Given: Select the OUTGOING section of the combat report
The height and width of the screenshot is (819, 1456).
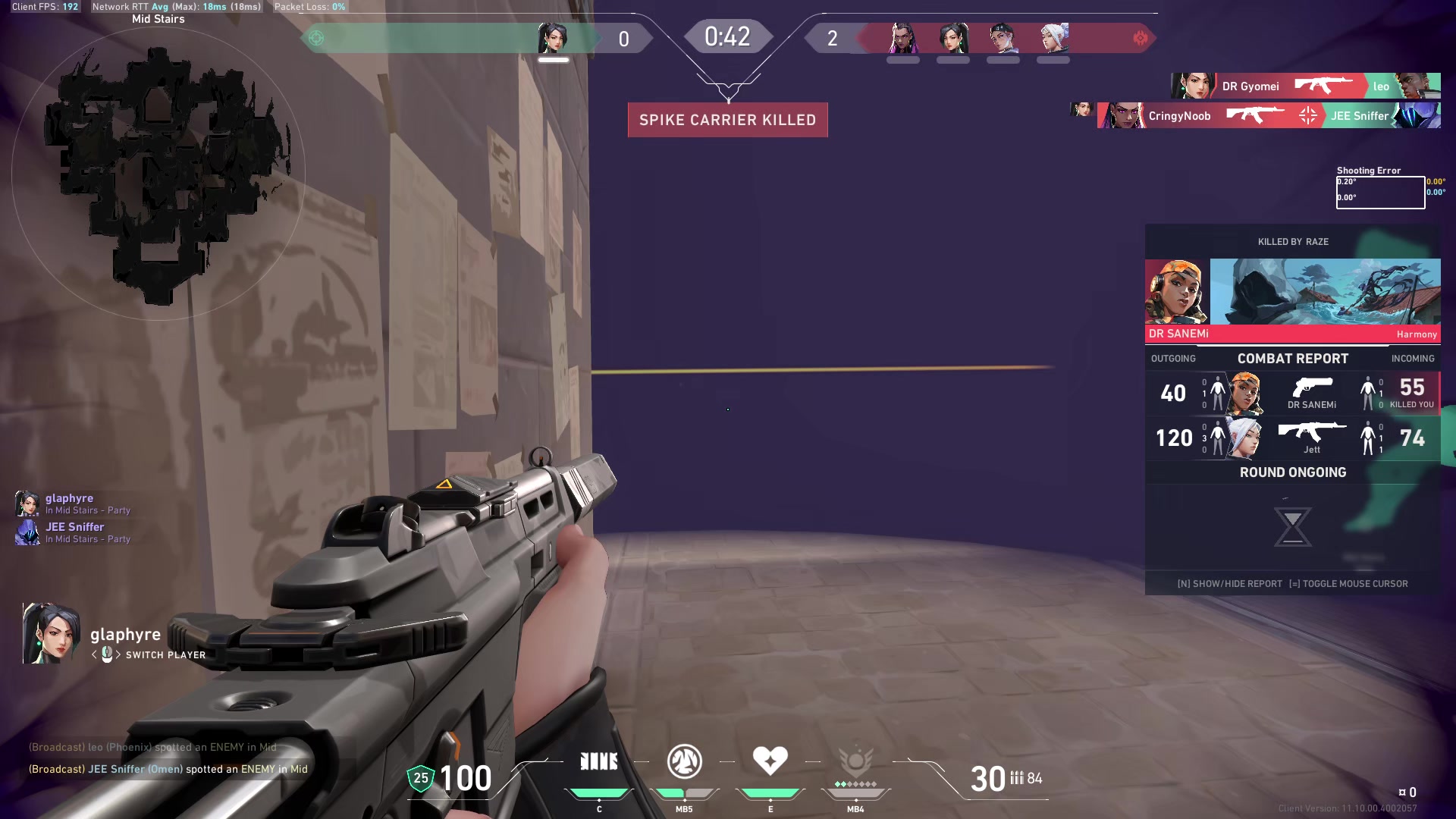Looking at the screenshot, I should (x=1173, y=358).
